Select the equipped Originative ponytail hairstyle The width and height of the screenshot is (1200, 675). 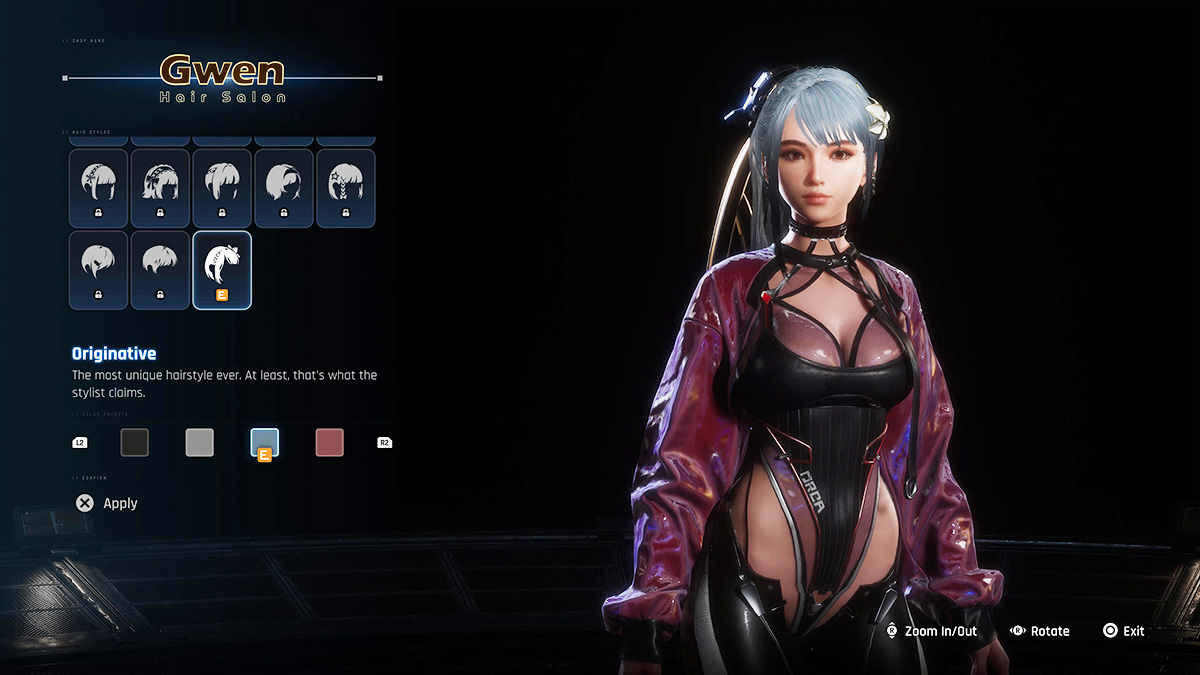pos(221,270)
